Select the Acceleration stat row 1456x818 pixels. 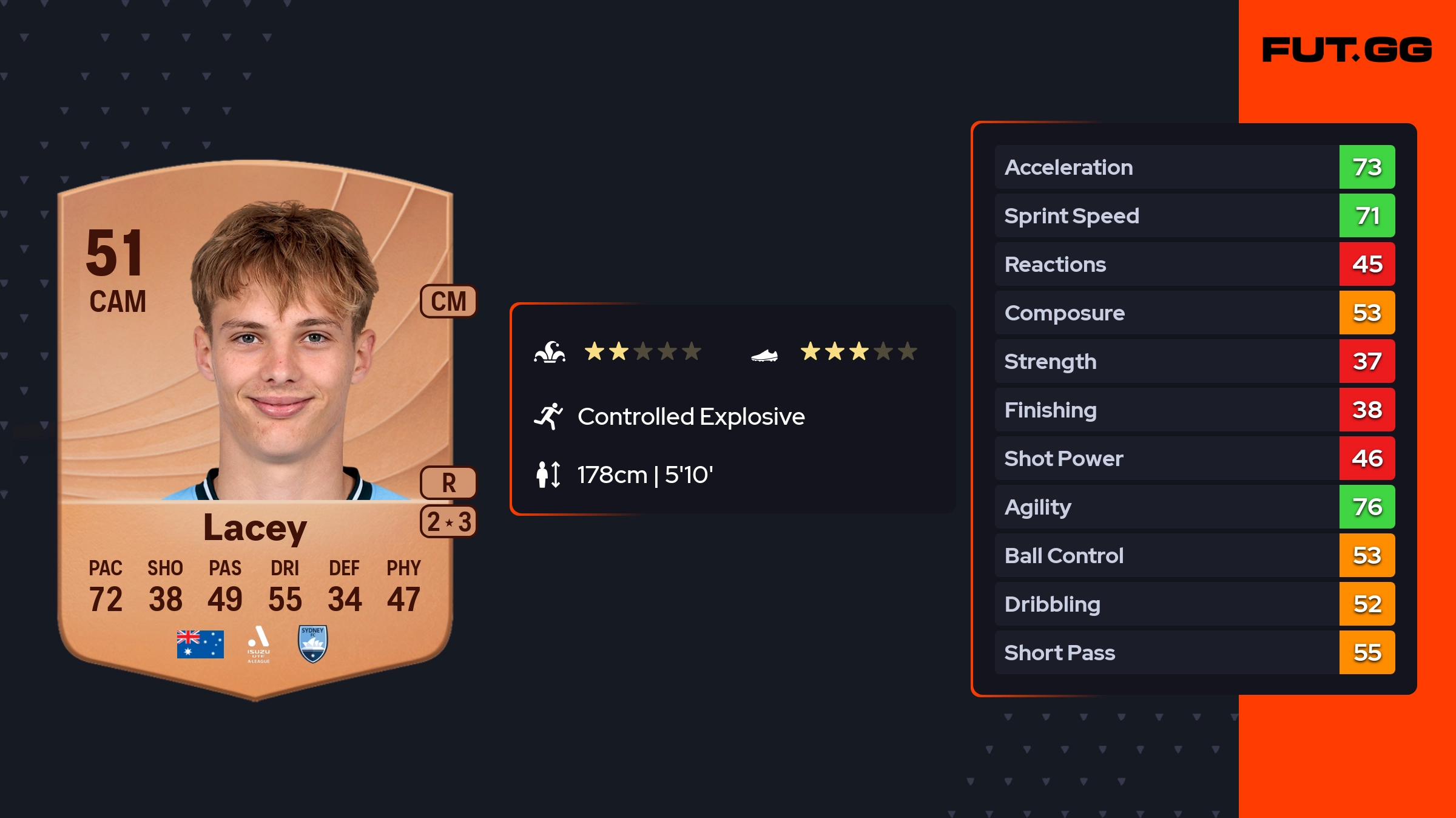coord(1195,167)
